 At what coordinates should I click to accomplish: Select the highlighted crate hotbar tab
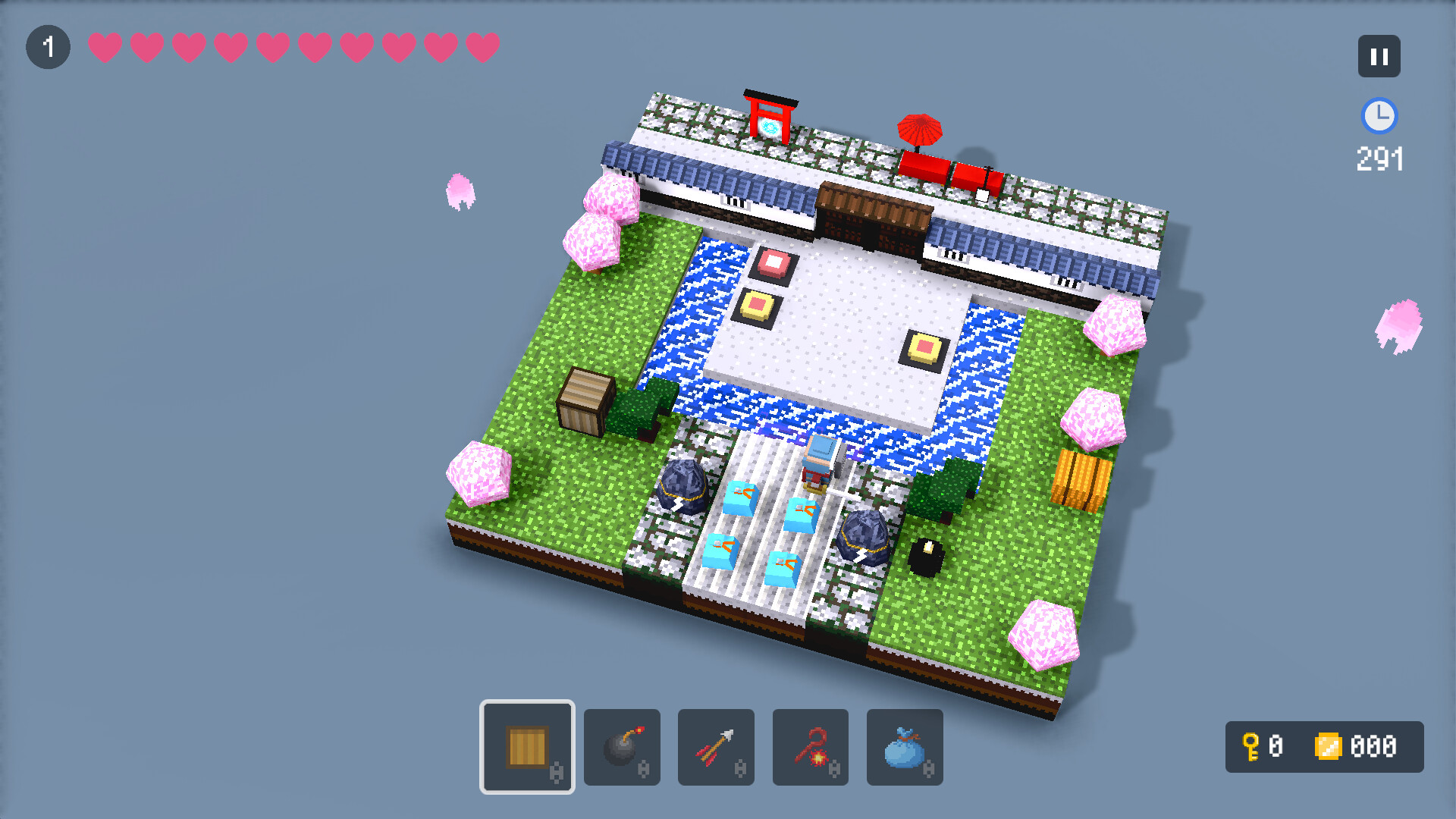(x=527, y=747)
